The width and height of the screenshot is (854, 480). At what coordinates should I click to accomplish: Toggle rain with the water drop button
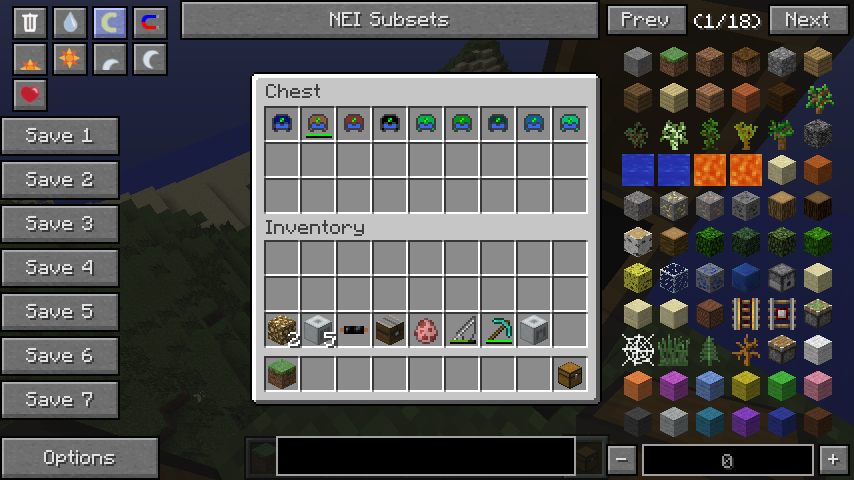point(69,23)
